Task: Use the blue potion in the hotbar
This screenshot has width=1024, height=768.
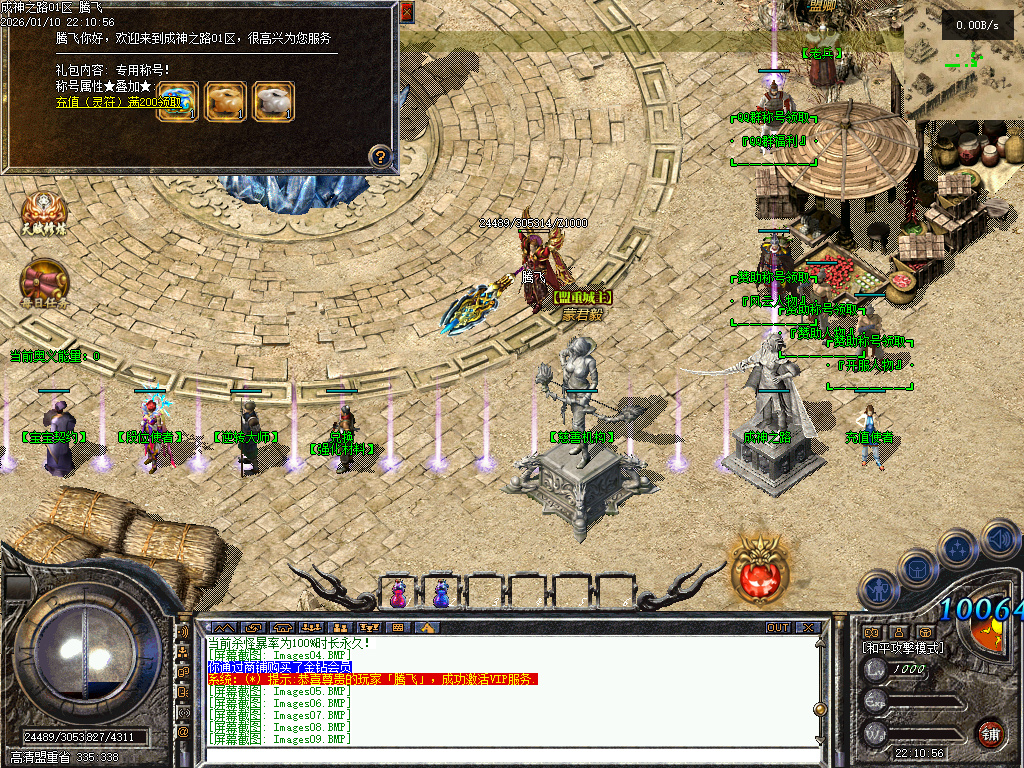Action: [441, 594]
